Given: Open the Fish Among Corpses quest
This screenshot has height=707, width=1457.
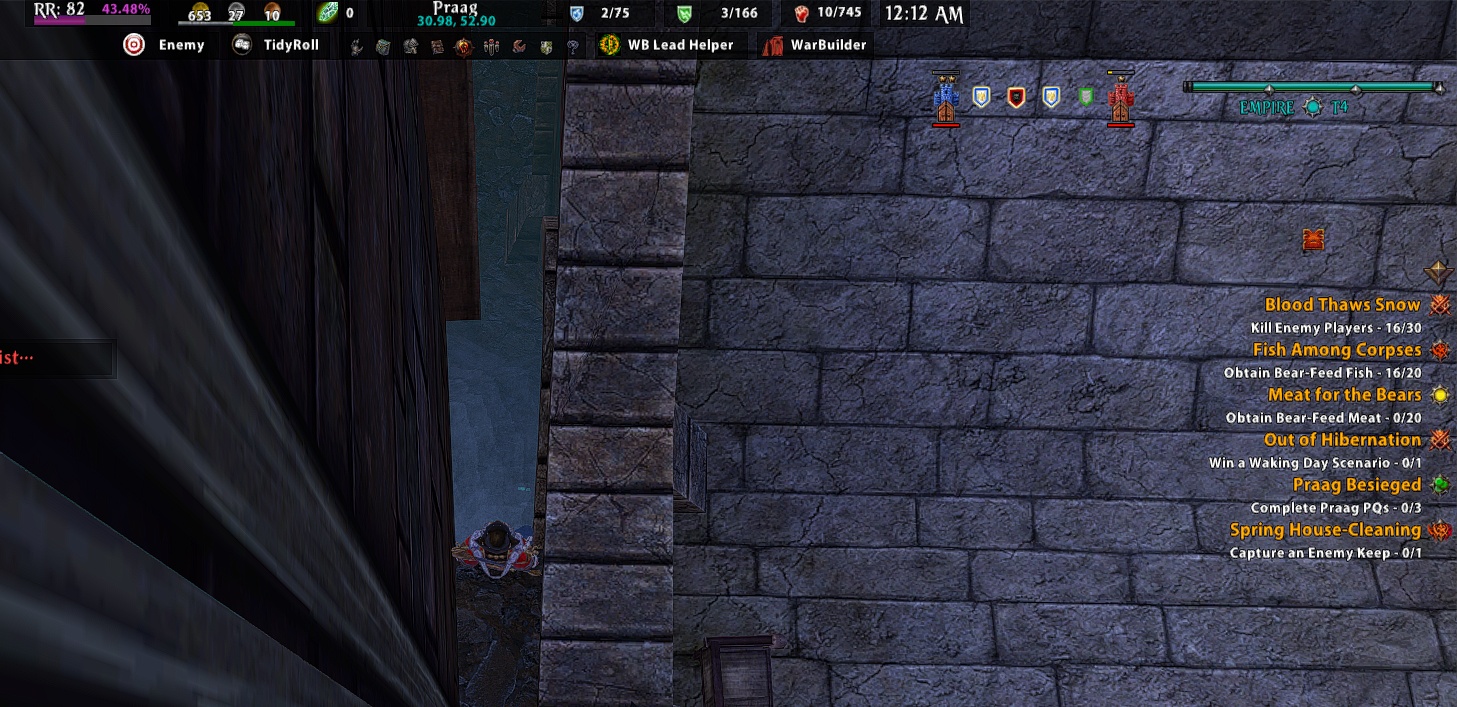Looking at the screenshot, I should coord(1336,350).
